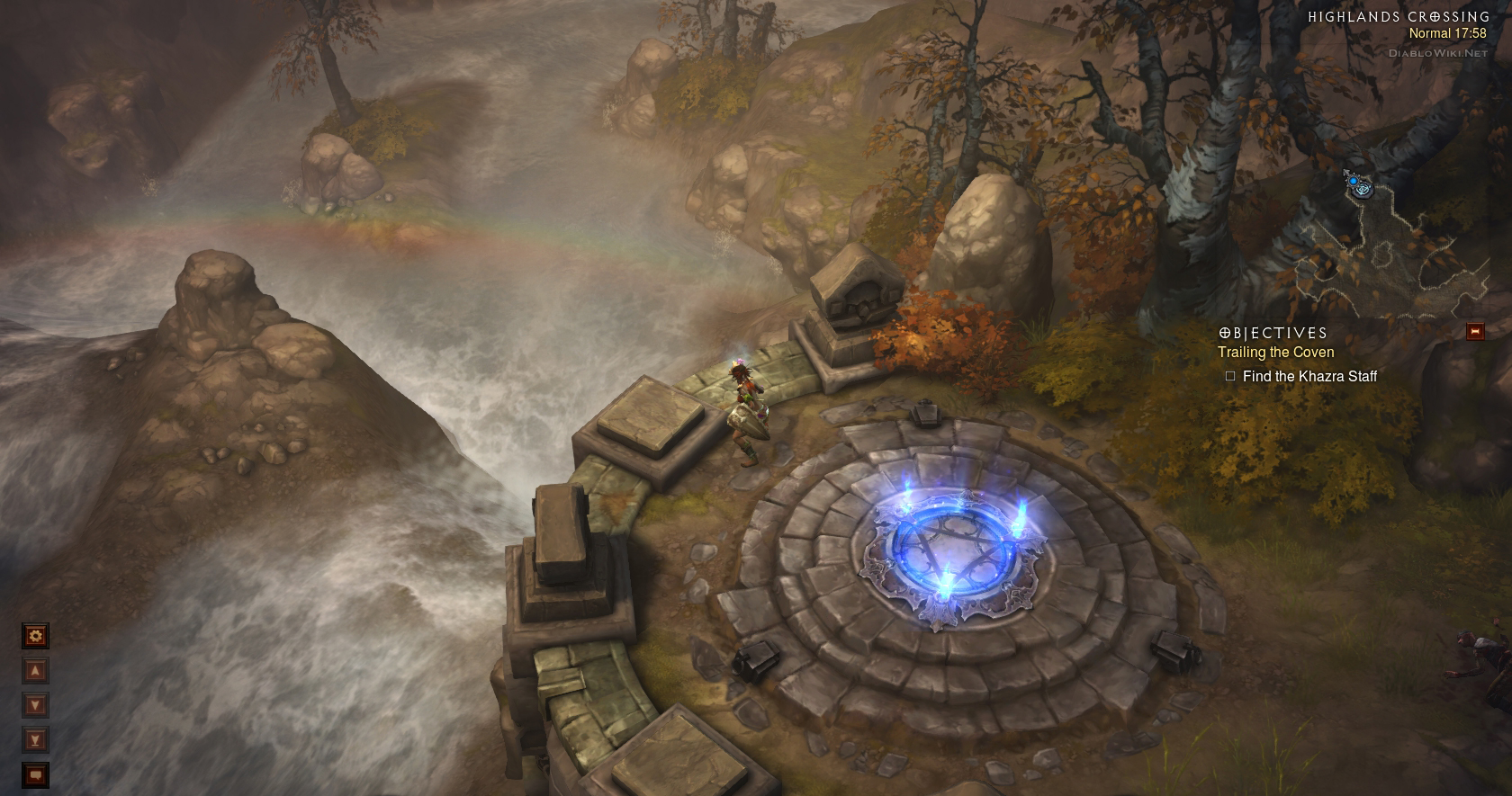1512x796 pixels.
Task: Click the chat up-arrow button
Action: [x=35, y=671]
